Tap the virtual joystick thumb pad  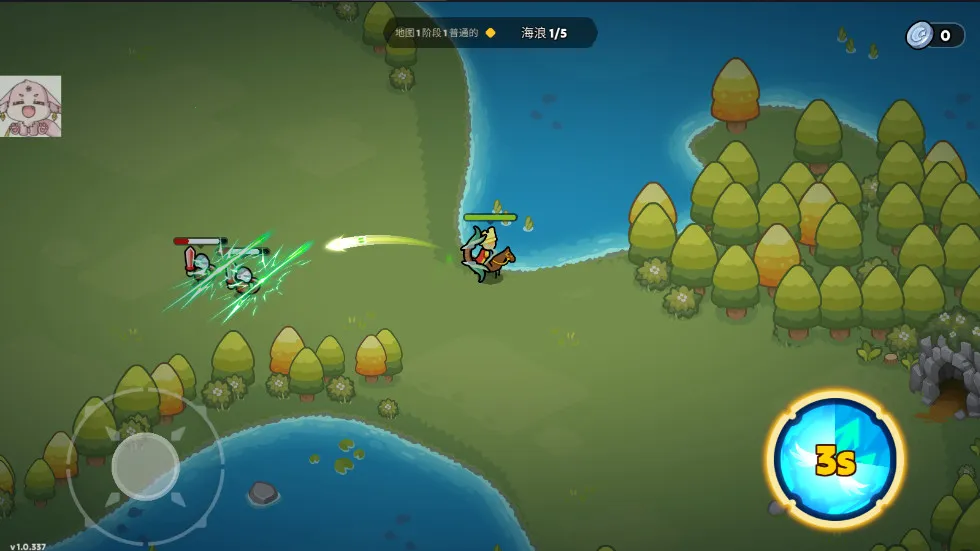[145, 466]
